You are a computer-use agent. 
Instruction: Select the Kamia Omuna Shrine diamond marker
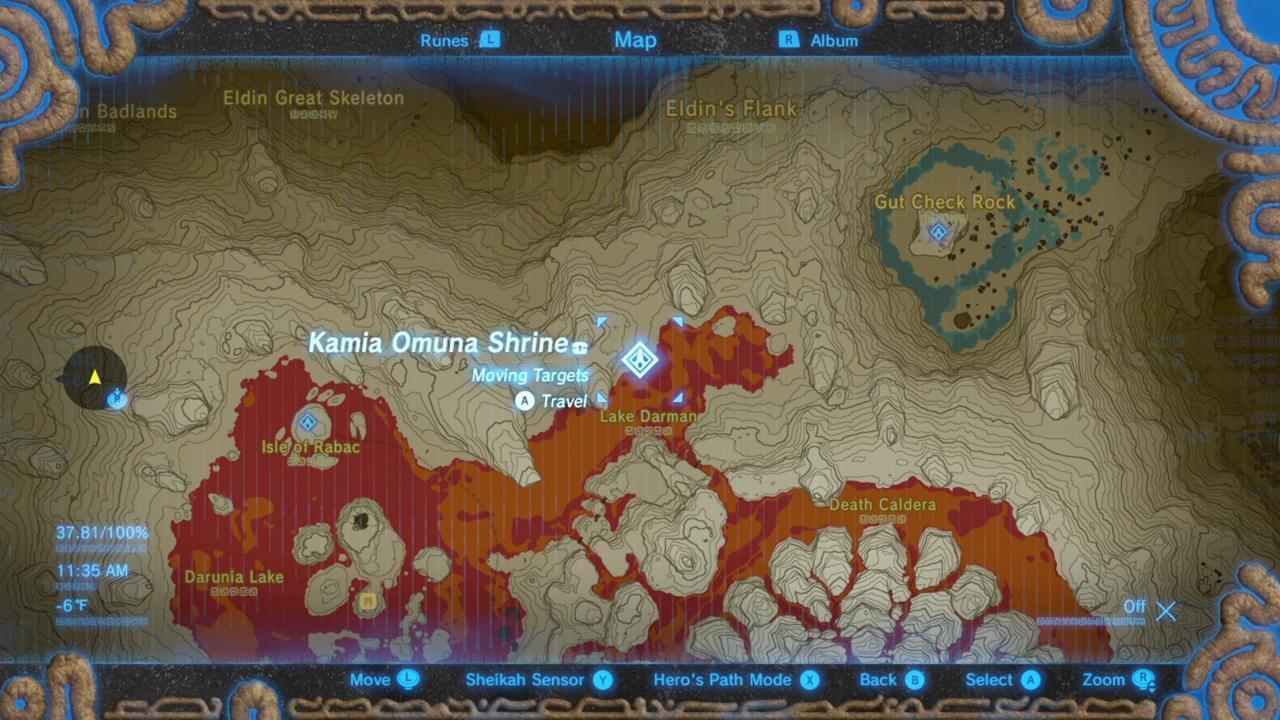[640, 360]
